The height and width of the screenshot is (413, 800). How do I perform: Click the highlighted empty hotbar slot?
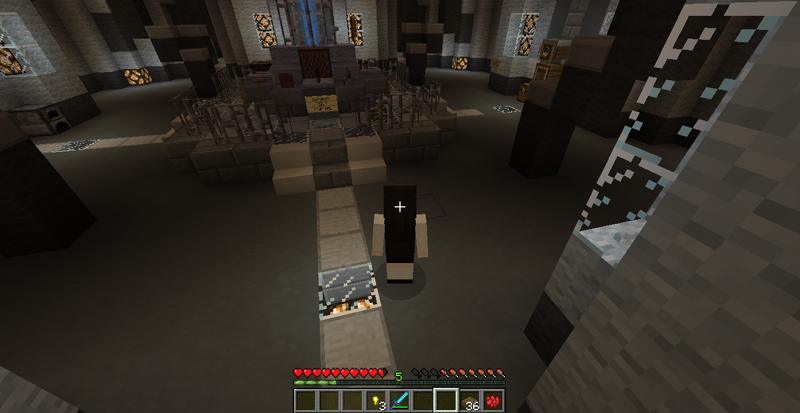click(446, 400)
